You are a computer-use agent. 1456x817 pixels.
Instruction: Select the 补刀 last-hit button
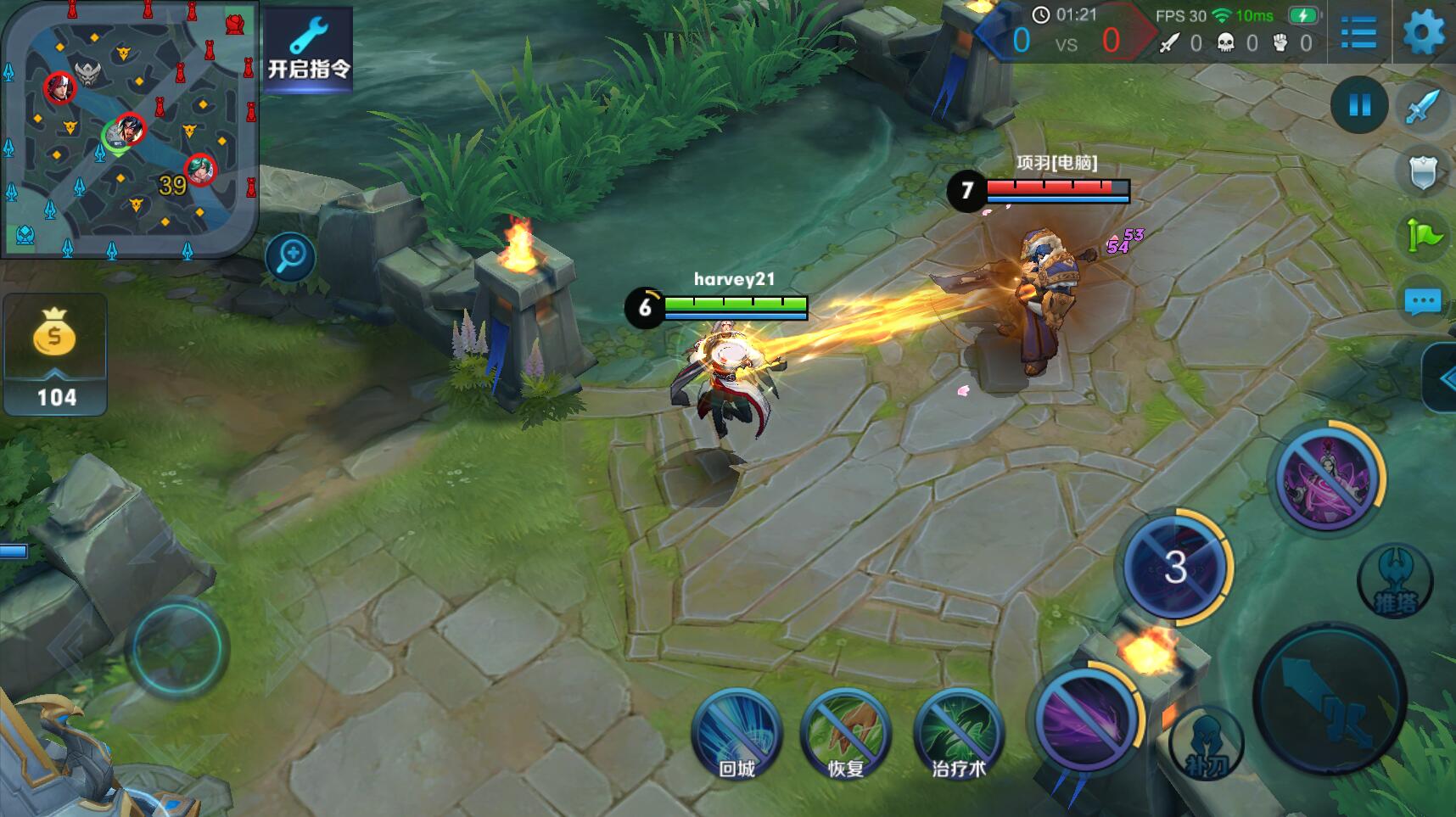1206,743
